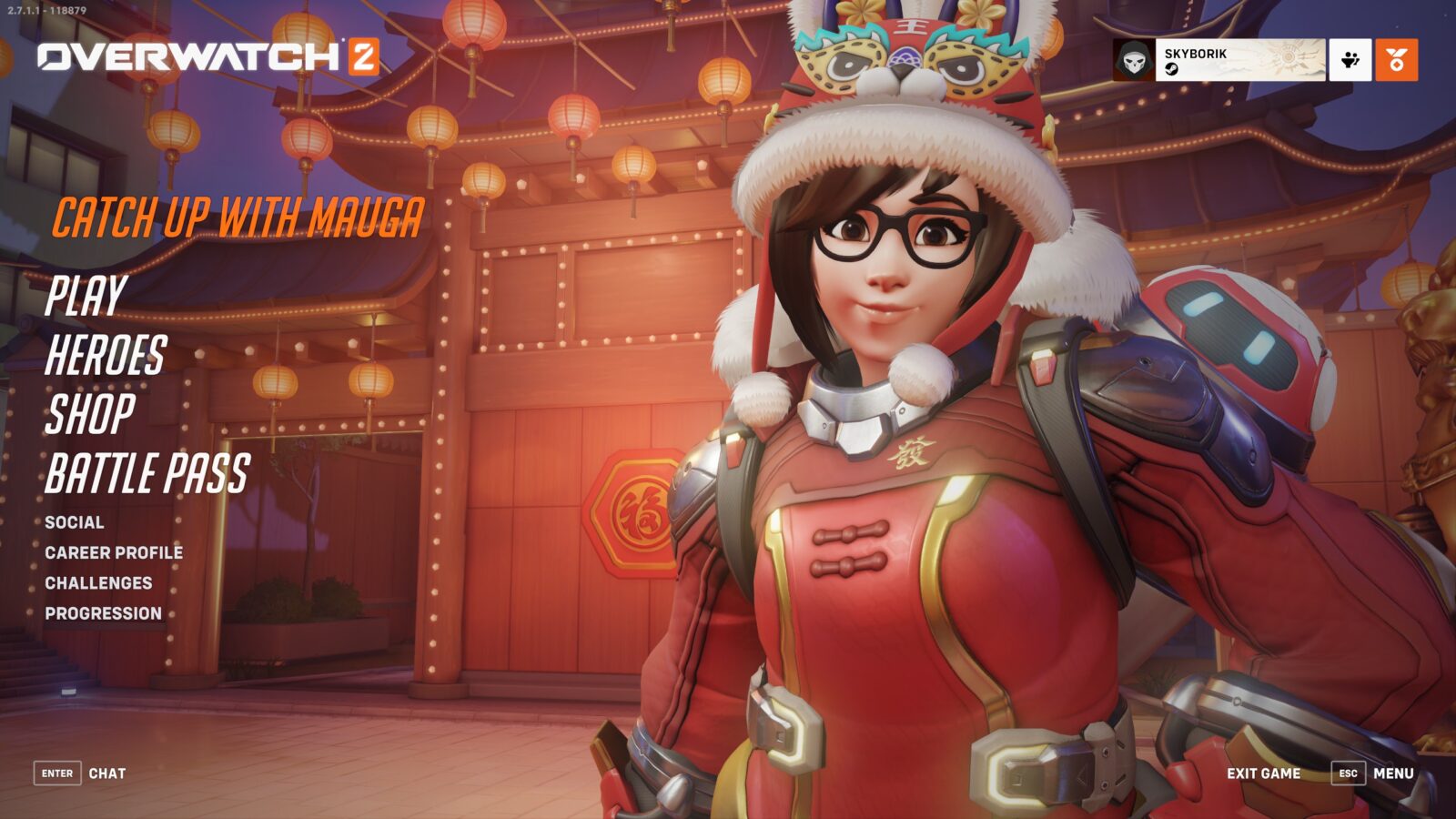This screenshot has width=1456, height=819.
Task: Open the CHALLENGES list
Action: click(97, 583)
